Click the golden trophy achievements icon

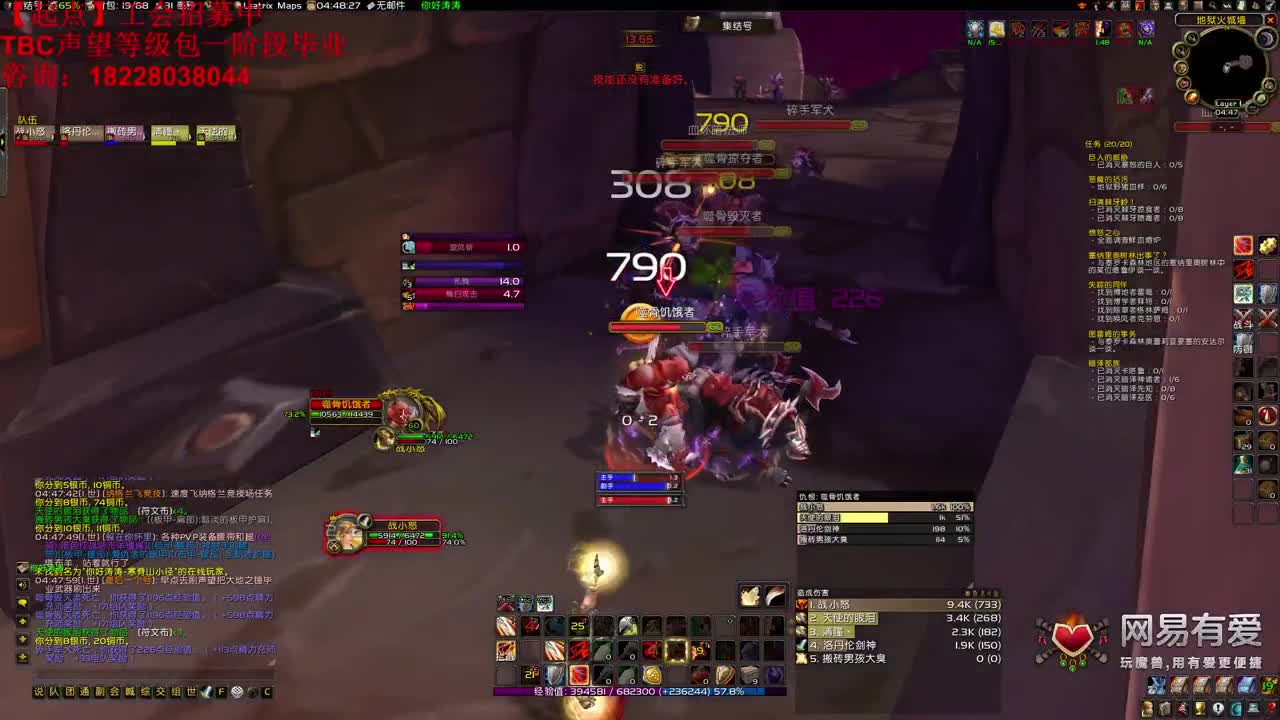pos(1200,709)
